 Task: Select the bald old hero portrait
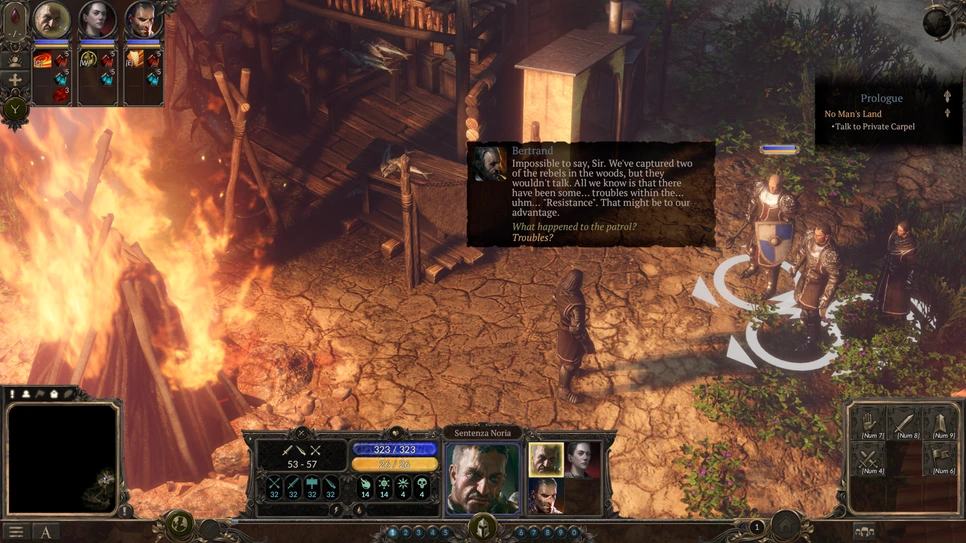(x=51, y=20)
